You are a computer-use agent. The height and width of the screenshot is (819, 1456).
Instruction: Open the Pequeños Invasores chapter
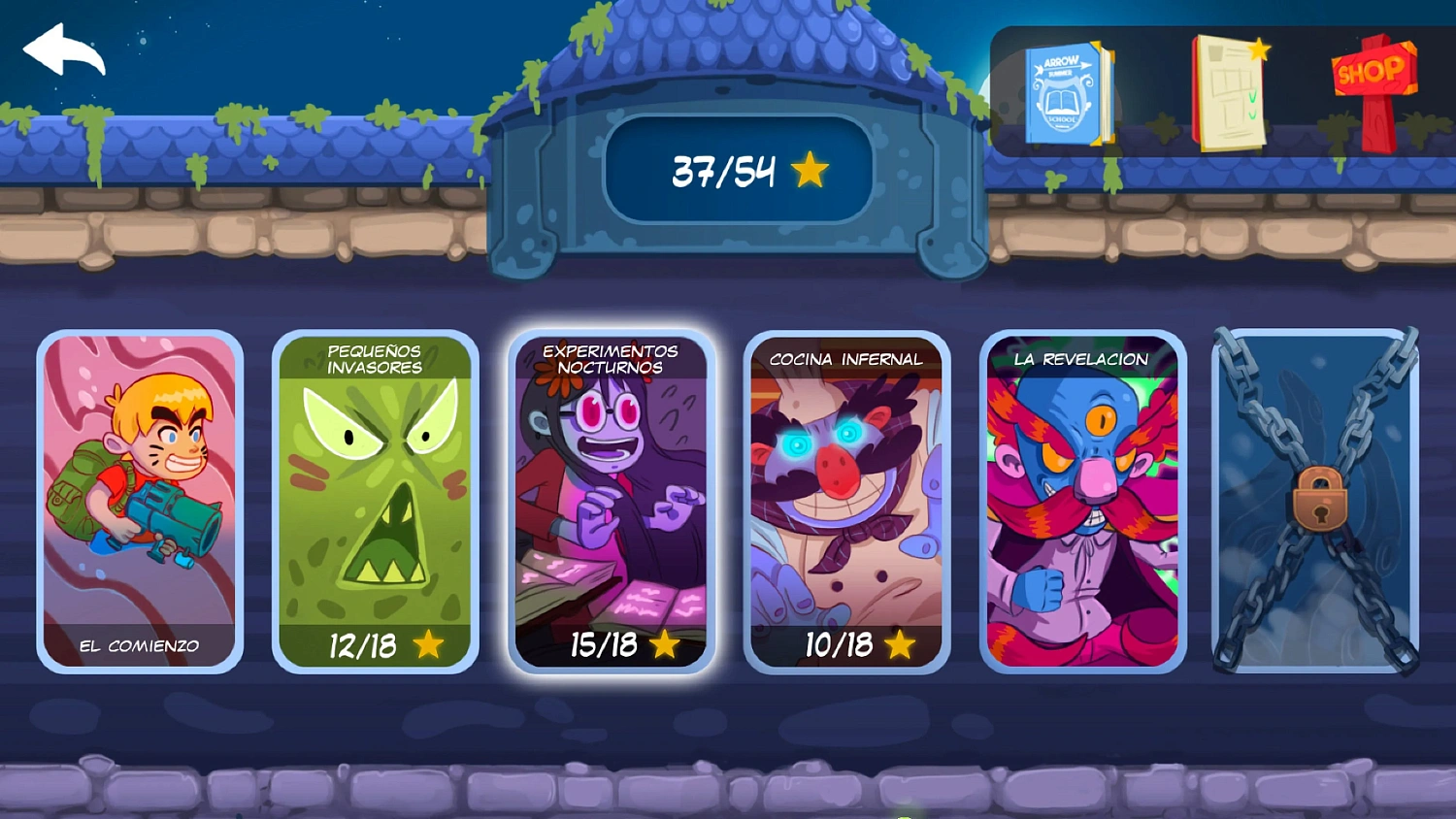click(374, 500)
